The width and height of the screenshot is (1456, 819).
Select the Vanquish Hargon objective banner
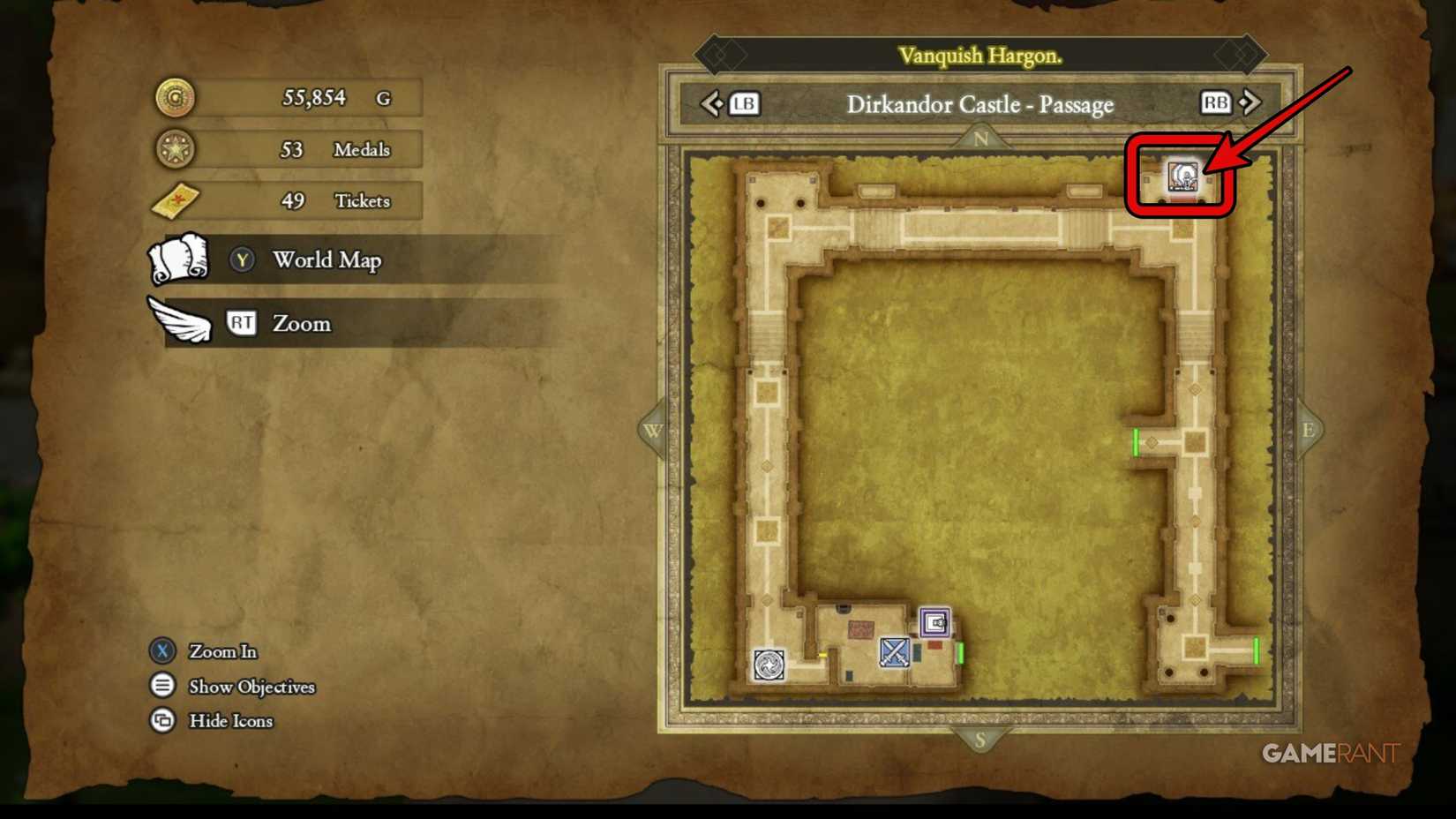point(982,55)
